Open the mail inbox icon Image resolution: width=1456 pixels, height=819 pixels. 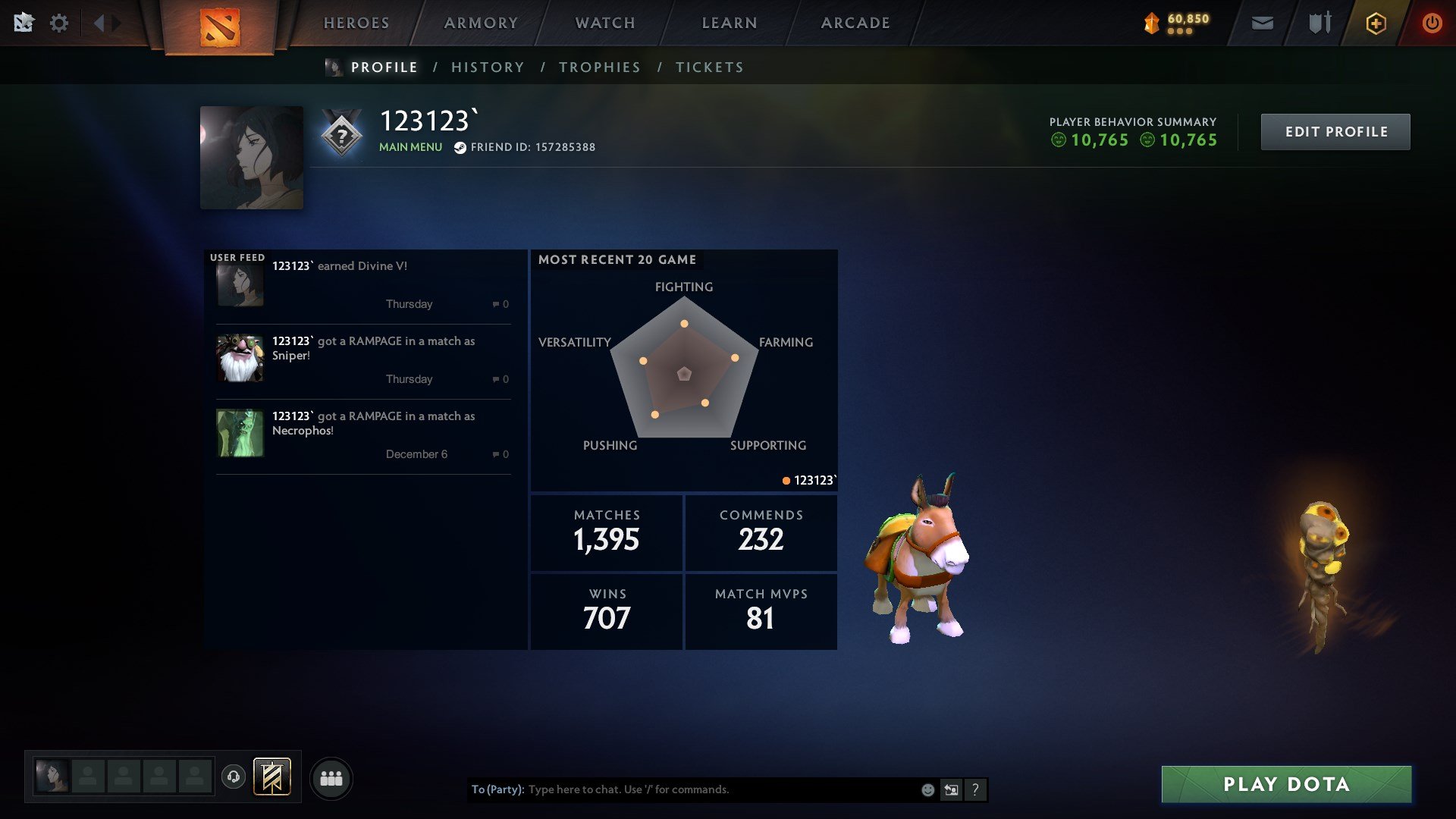point(1263,23)
